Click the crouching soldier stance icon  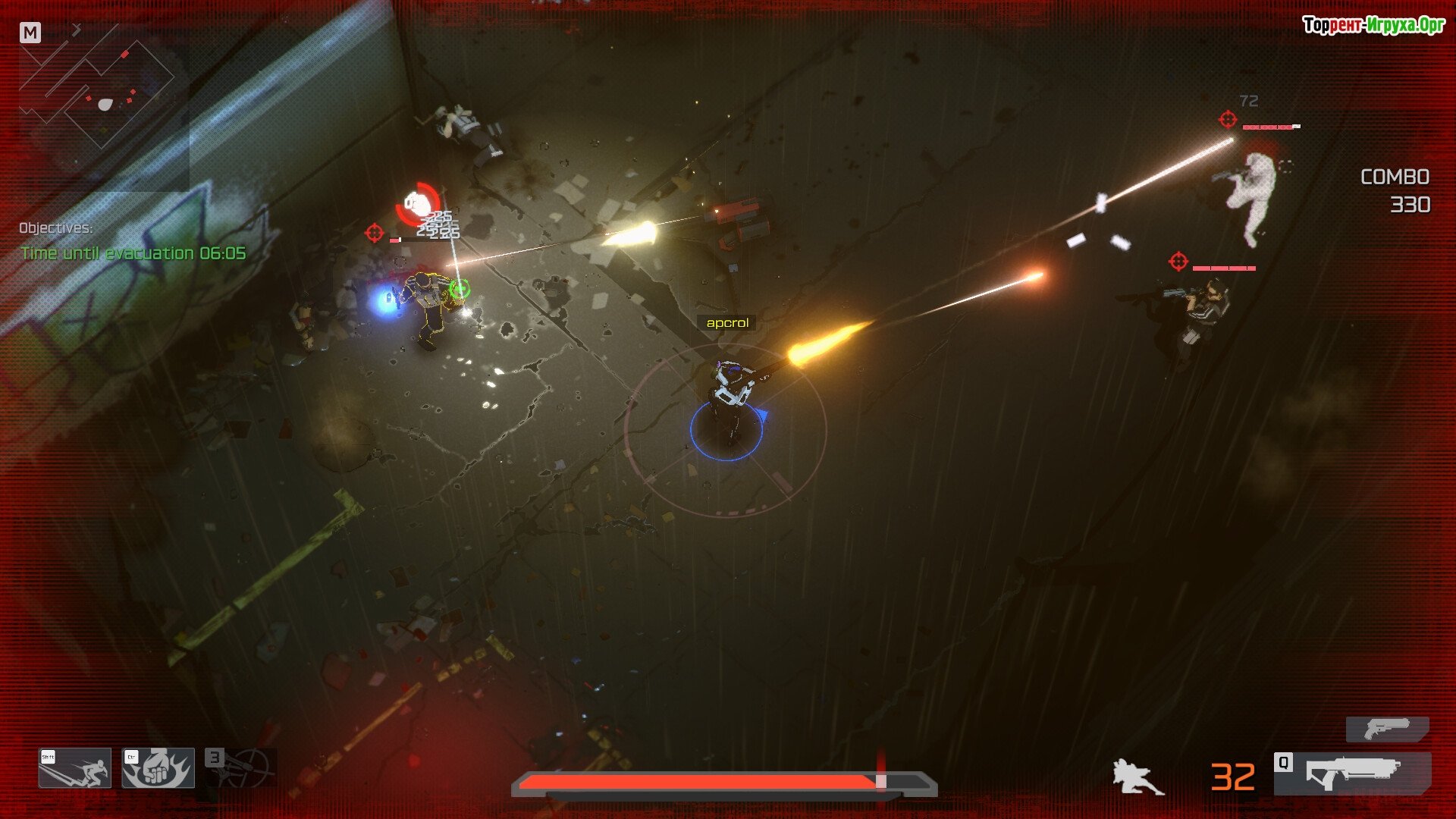tap(1137, 777)
